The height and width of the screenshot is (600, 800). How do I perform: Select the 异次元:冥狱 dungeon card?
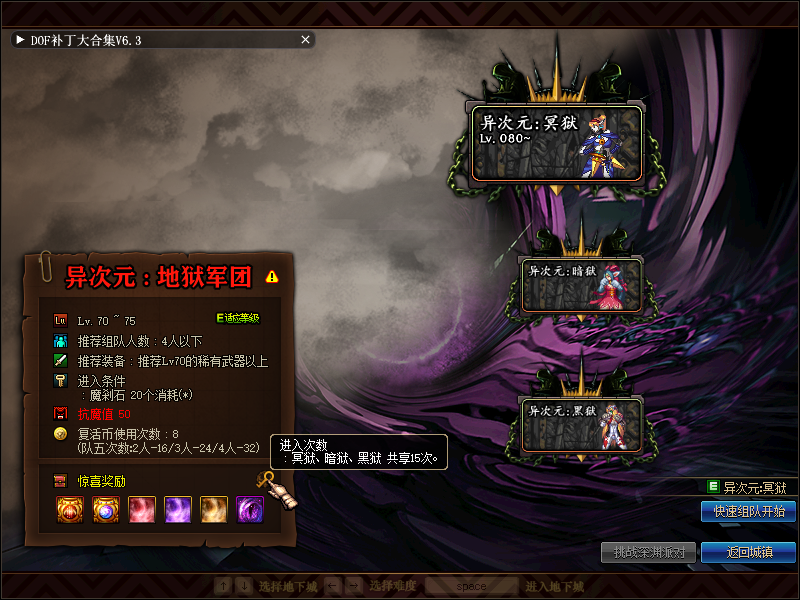(x=556, y=141)
